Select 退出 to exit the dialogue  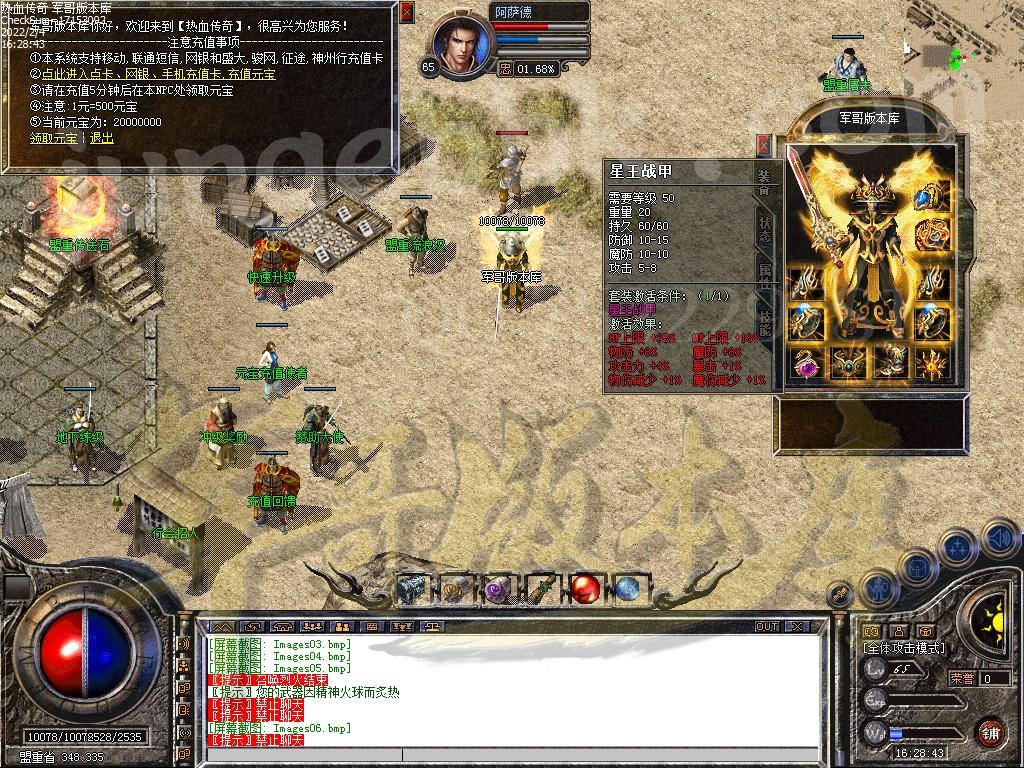coord(102,138)
